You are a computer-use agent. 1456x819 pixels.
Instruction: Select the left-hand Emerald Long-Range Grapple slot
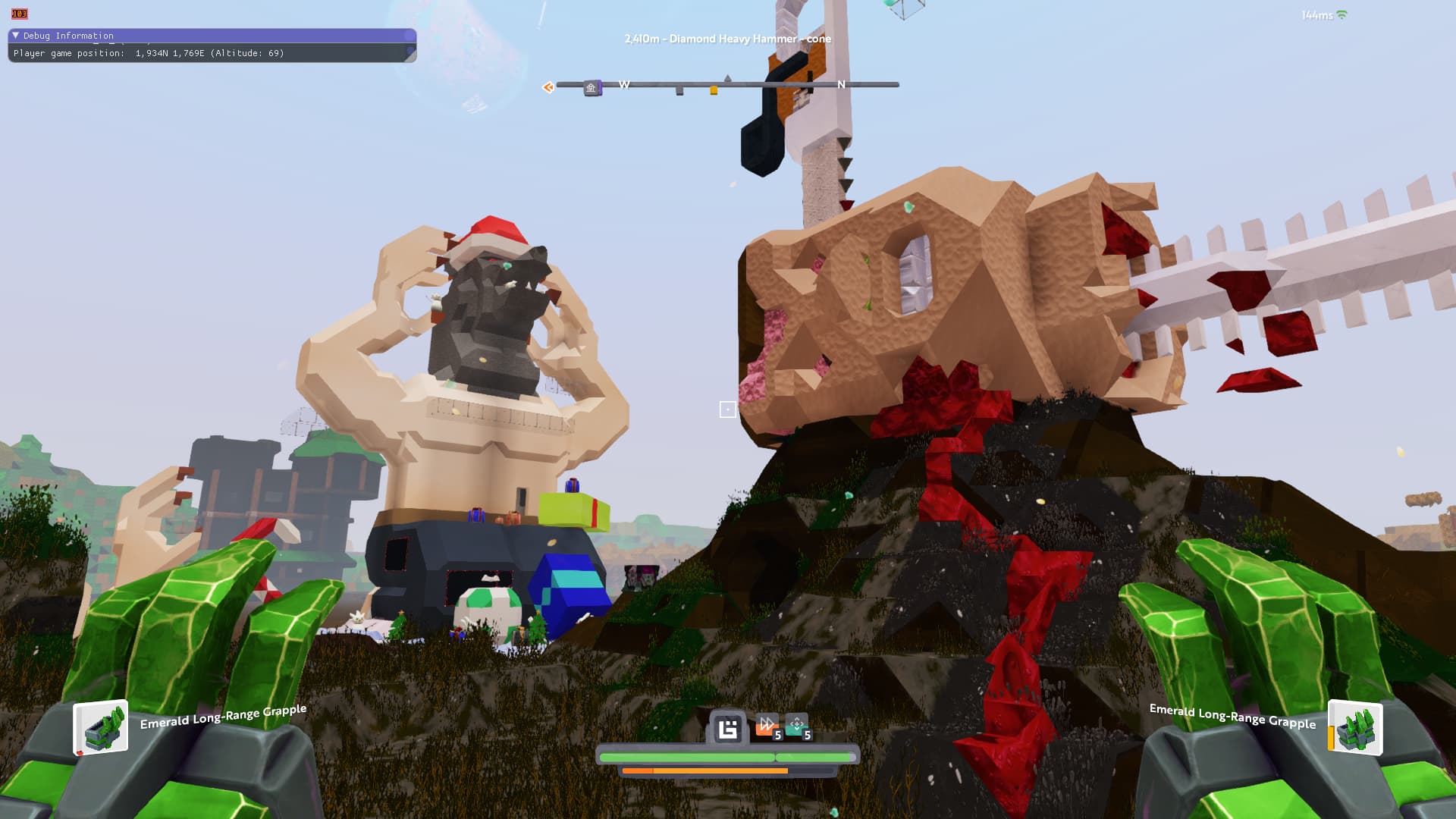(101, 729)
